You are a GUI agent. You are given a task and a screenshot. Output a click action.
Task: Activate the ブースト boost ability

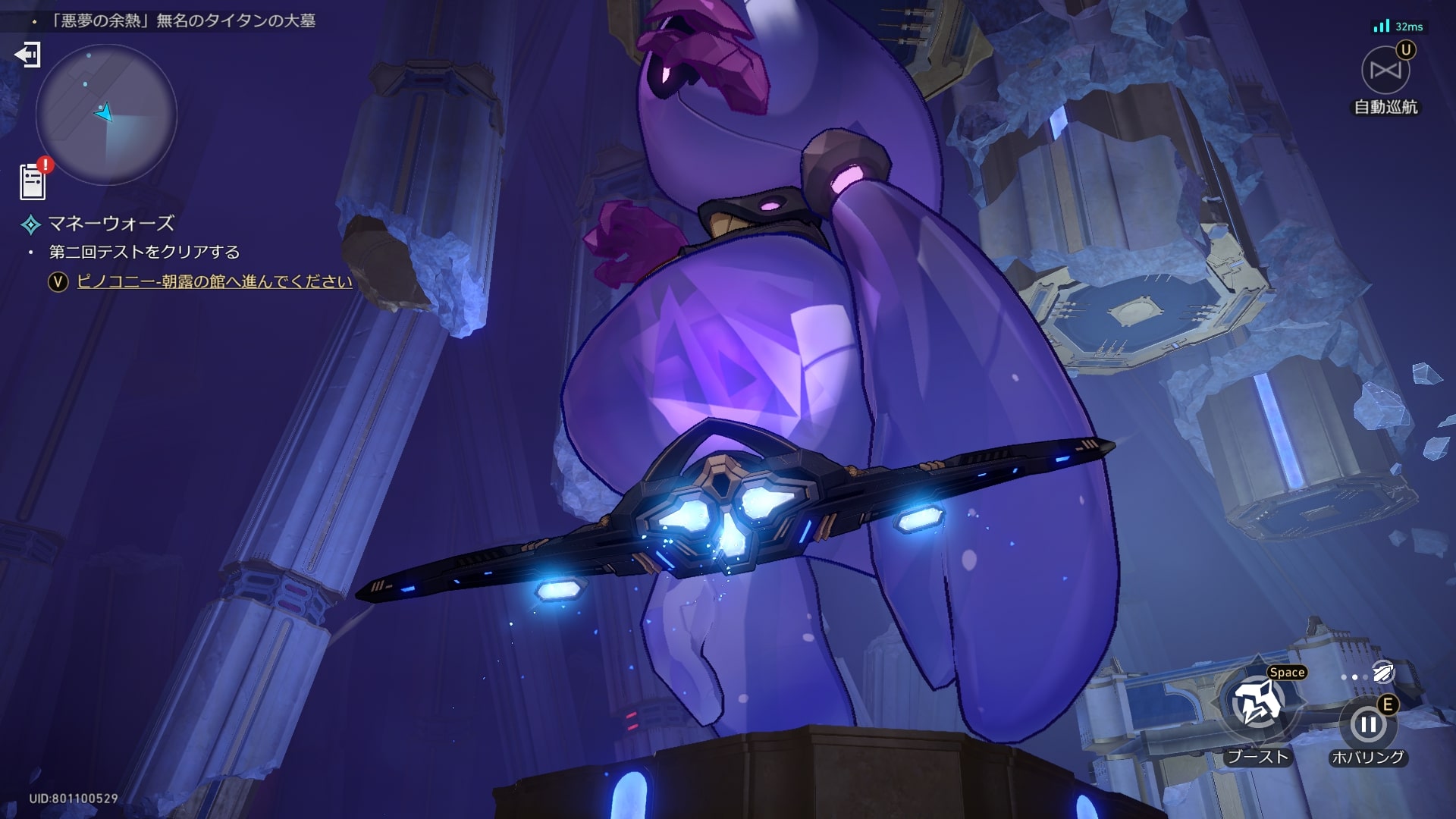1257,704
